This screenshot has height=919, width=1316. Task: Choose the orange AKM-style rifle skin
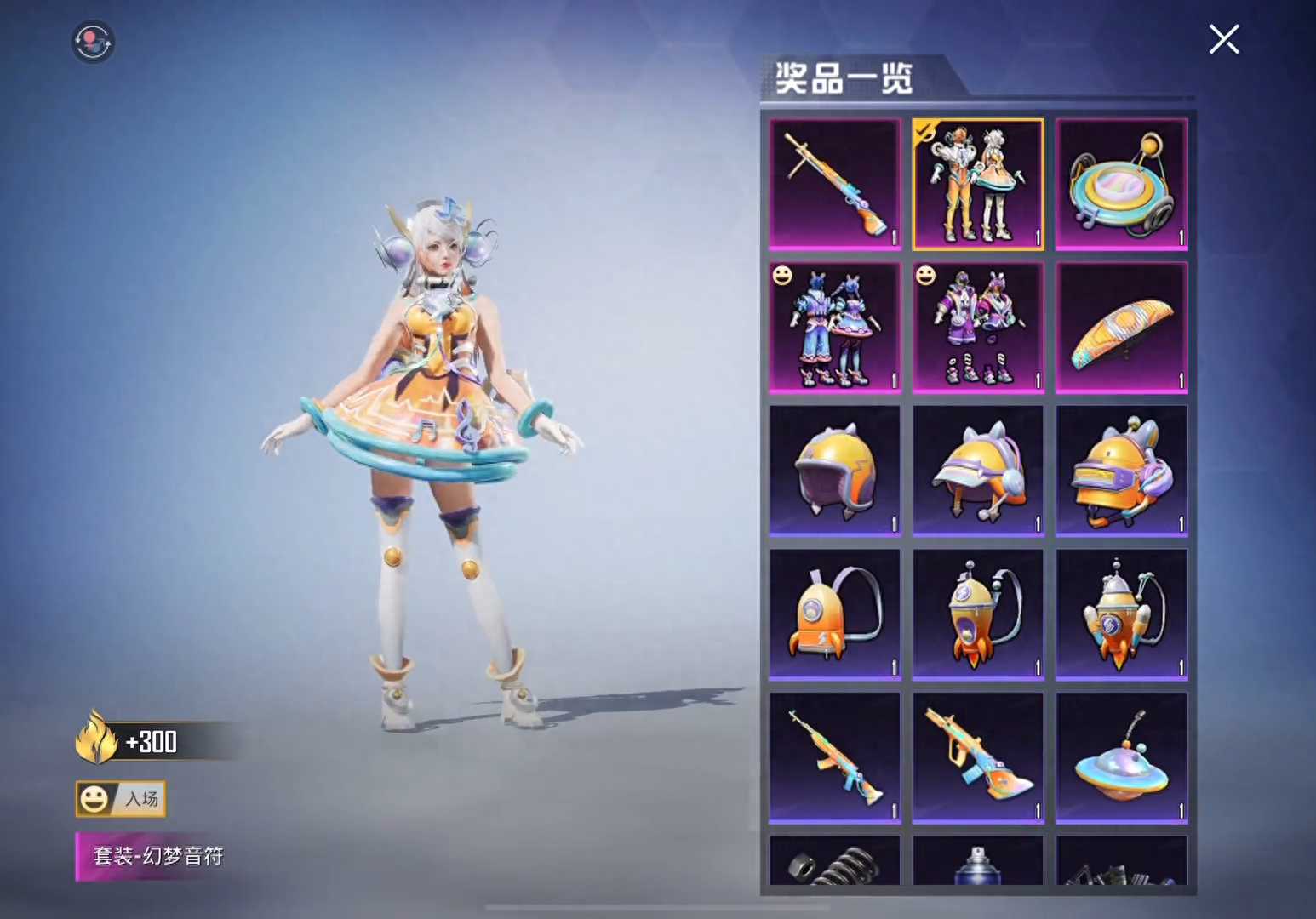(x=834, y=757)
